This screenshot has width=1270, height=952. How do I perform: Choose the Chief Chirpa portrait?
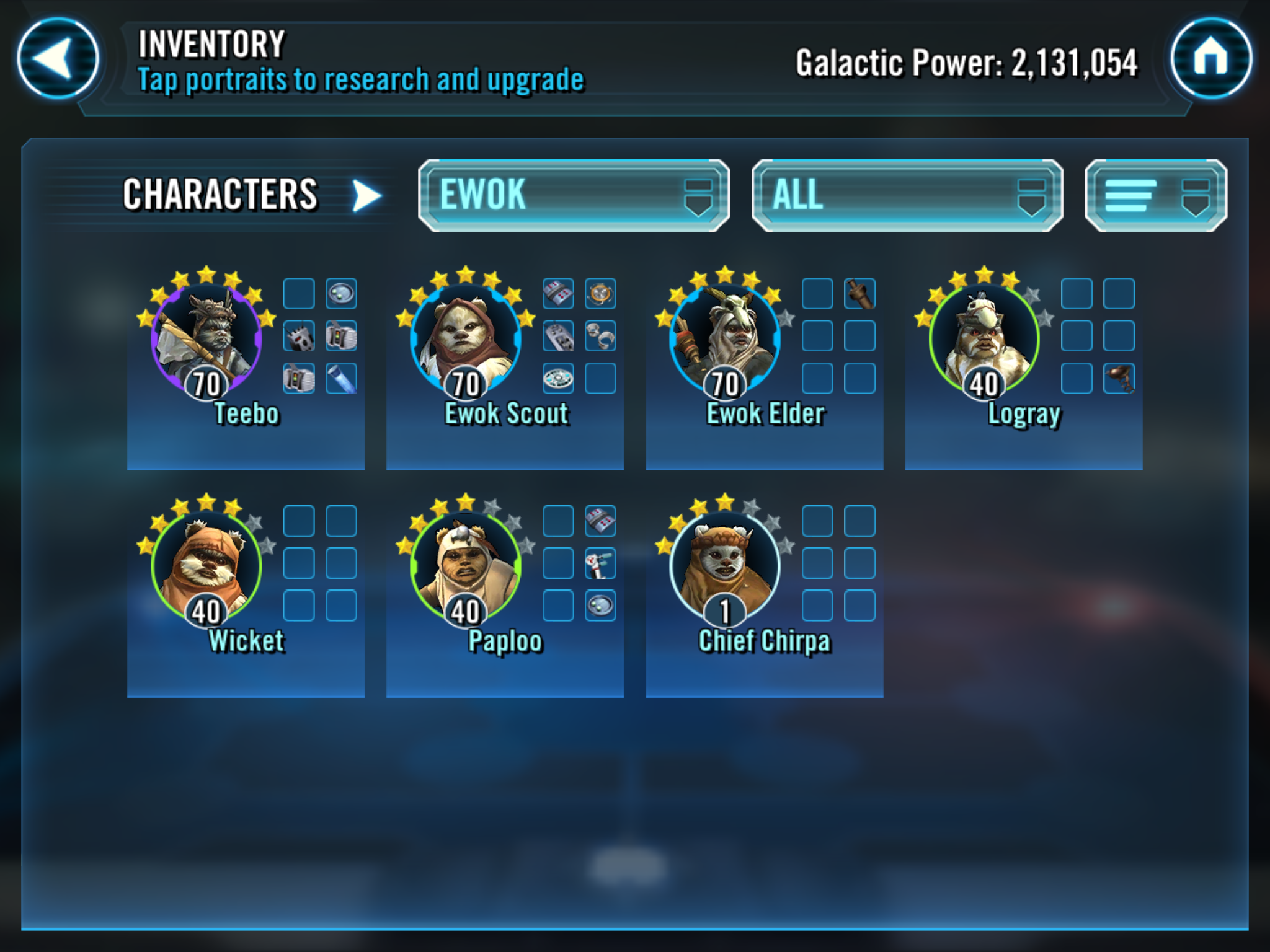tap(725, 566)
